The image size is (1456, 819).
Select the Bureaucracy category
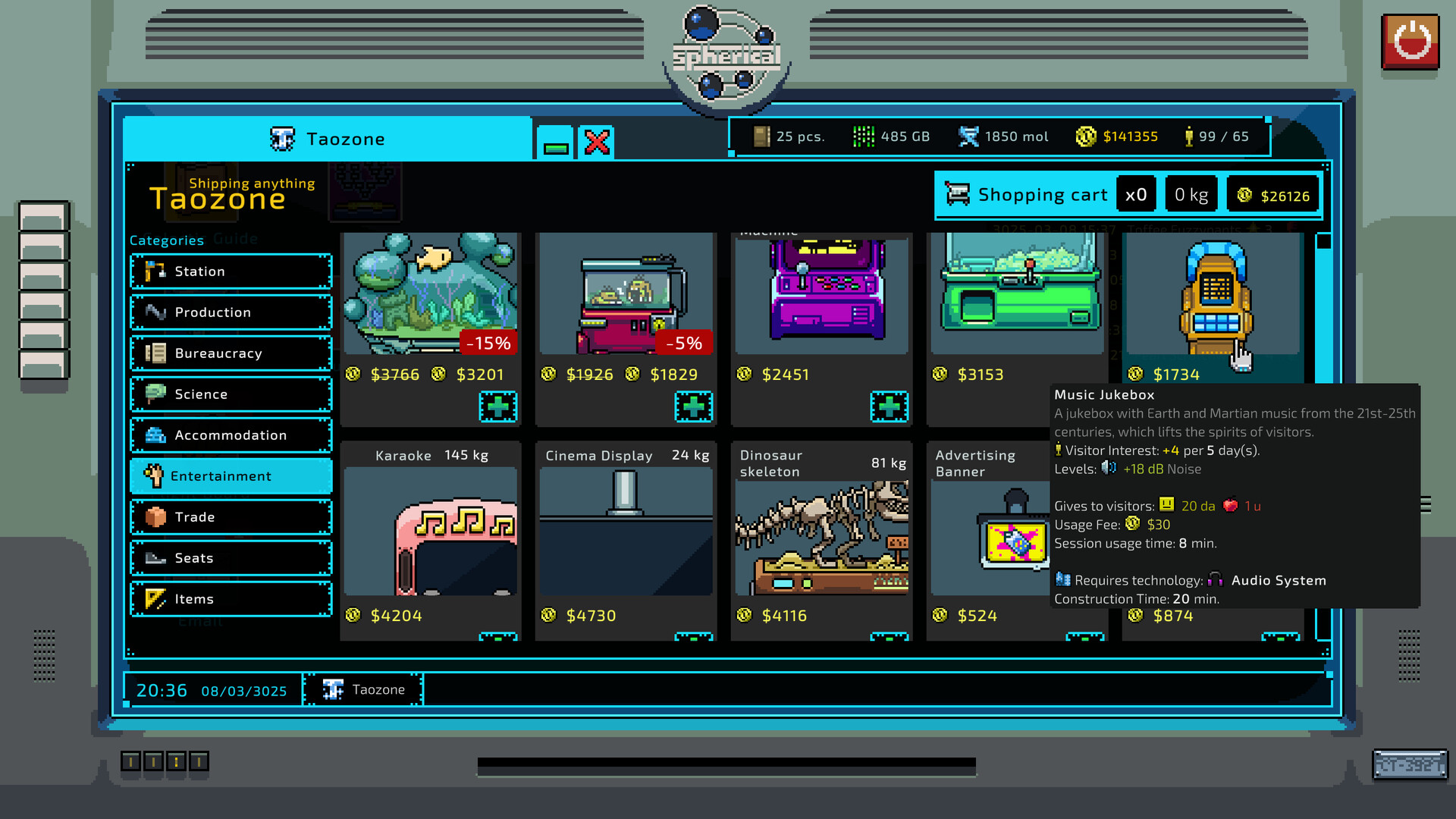[x=230, y=353]
